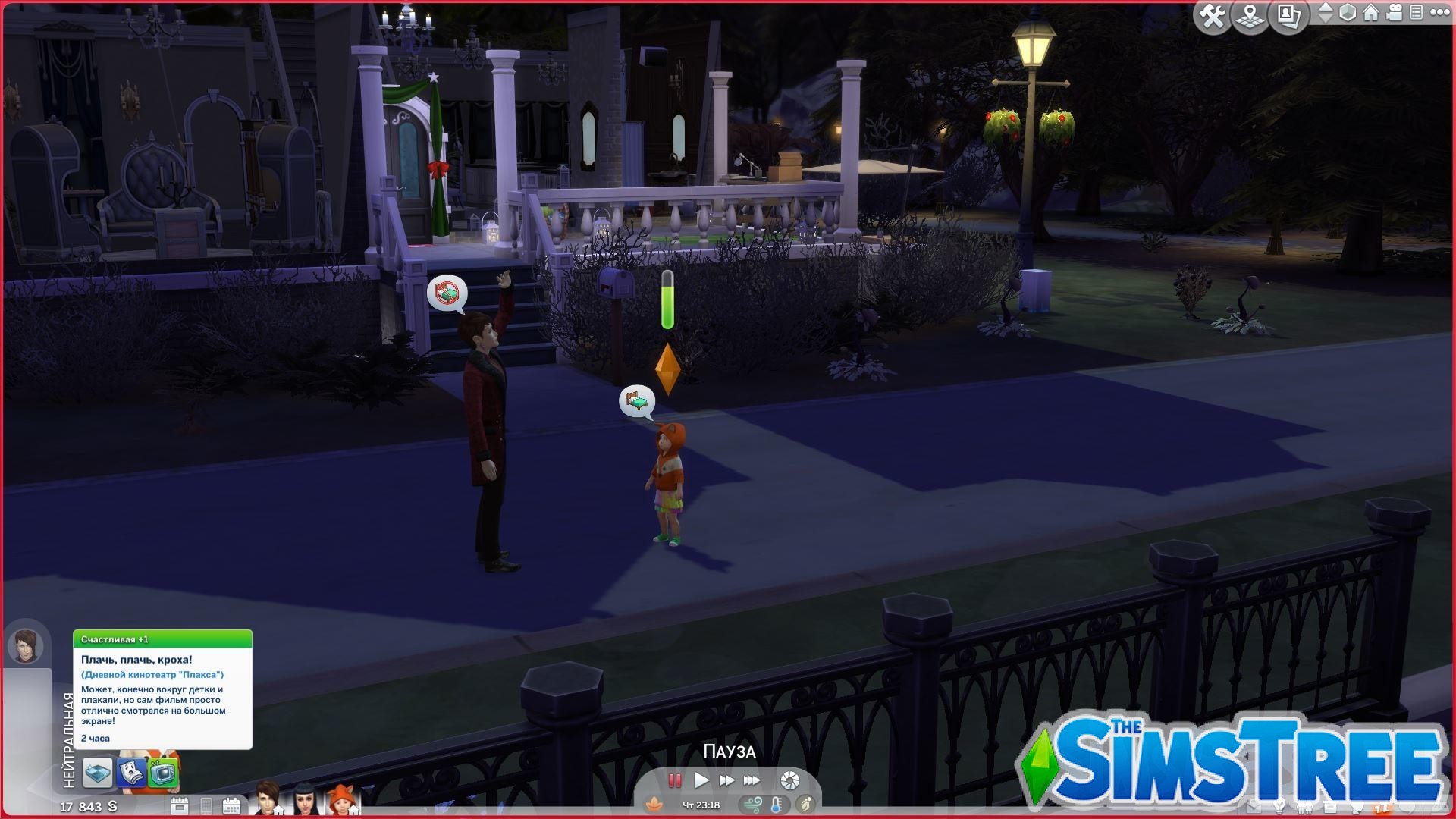Toggle walls view with the cube icon
Screen dimensions: 1456x819
point(1348,13)
